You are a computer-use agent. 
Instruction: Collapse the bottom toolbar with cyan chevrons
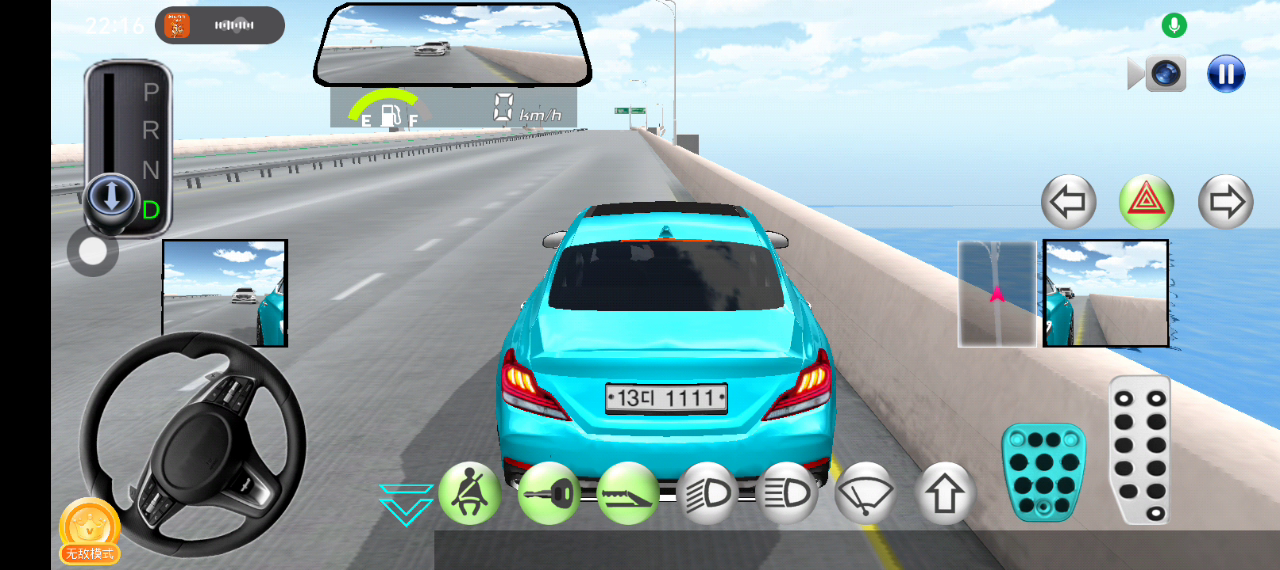point(405,504)
